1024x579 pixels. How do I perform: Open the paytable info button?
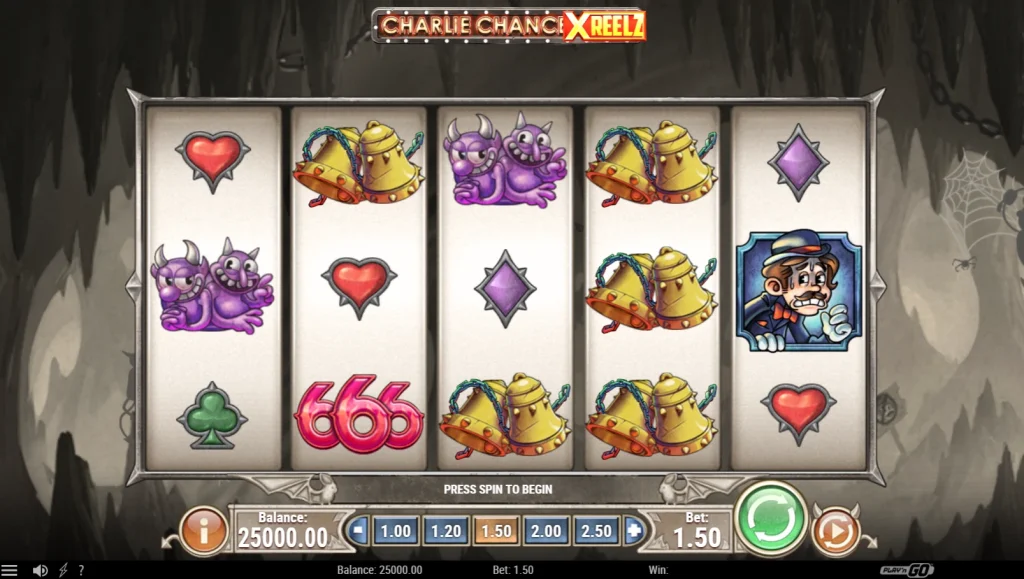pyautogui.click(x=204, y=531)
